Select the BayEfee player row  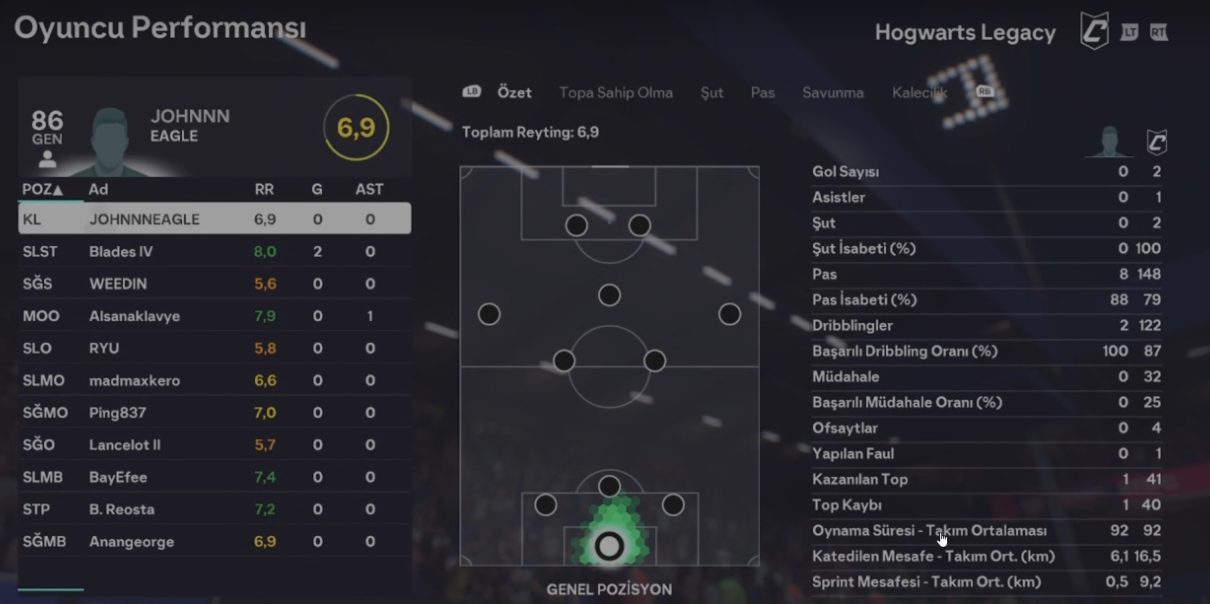[x=214, y=477]
